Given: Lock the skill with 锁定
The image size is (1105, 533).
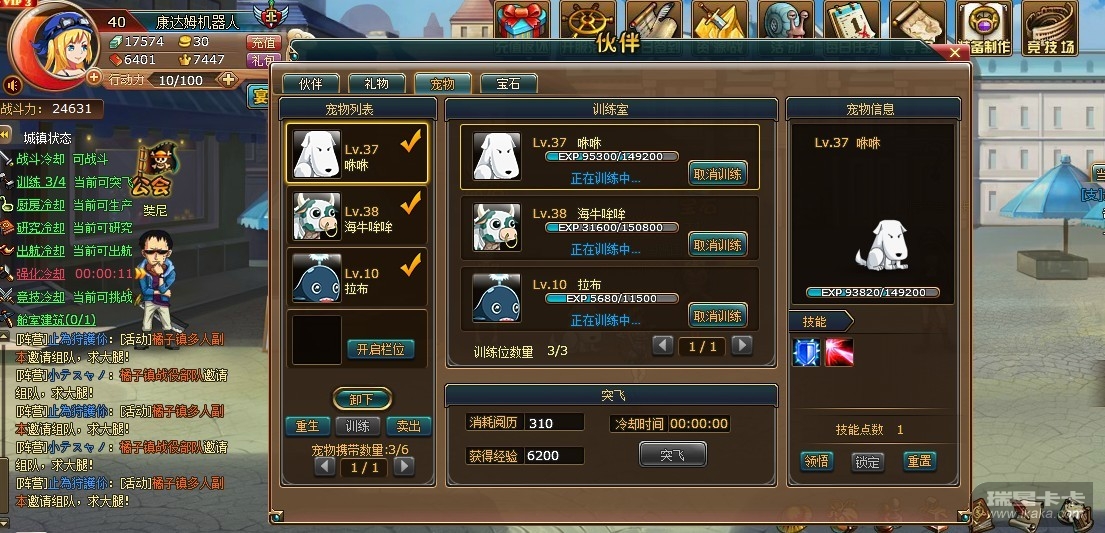Looking at the screenshot, I should [x=867, y=461].
